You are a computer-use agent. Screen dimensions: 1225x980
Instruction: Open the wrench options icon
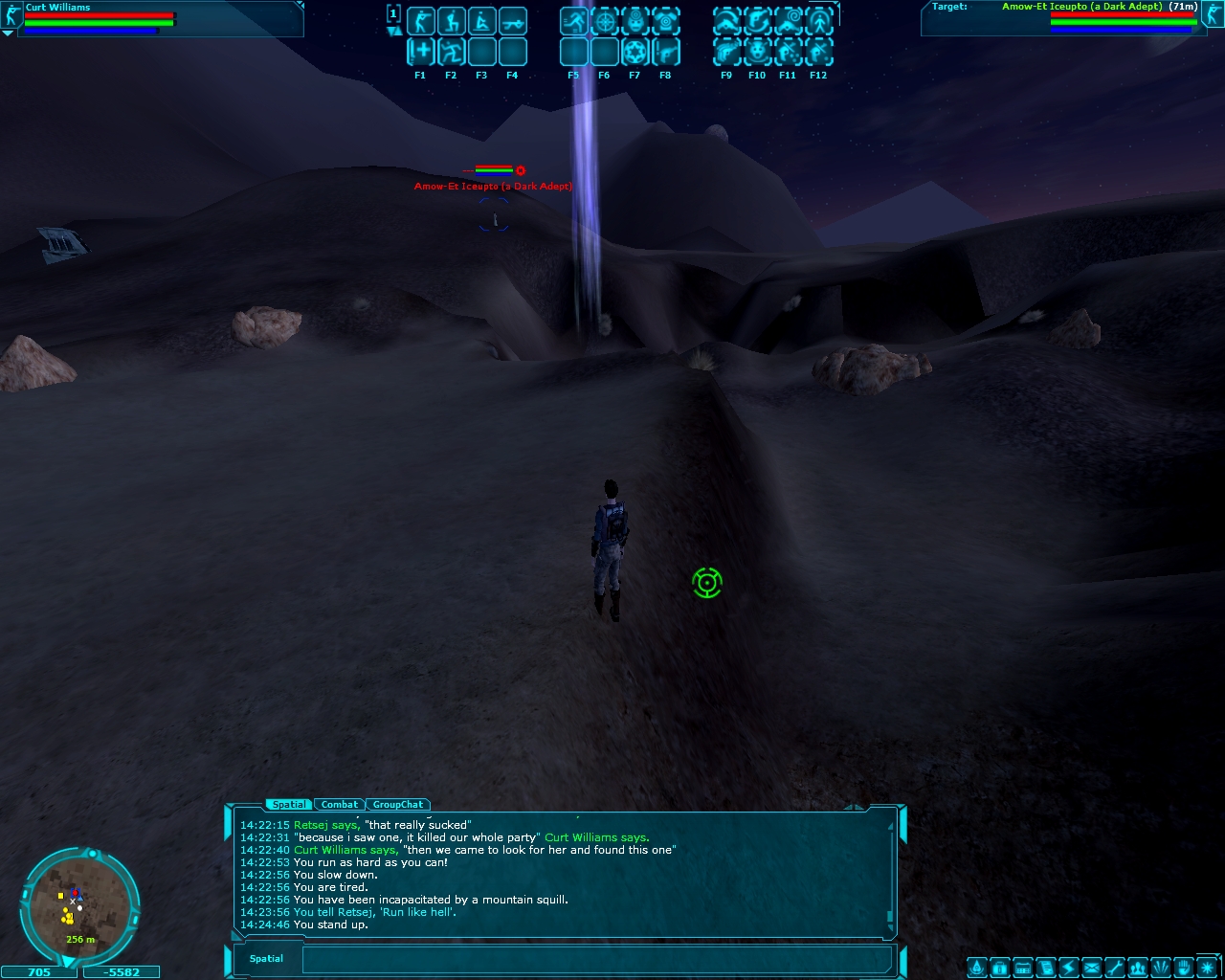pyautogui.click(x=1115, y=968)
